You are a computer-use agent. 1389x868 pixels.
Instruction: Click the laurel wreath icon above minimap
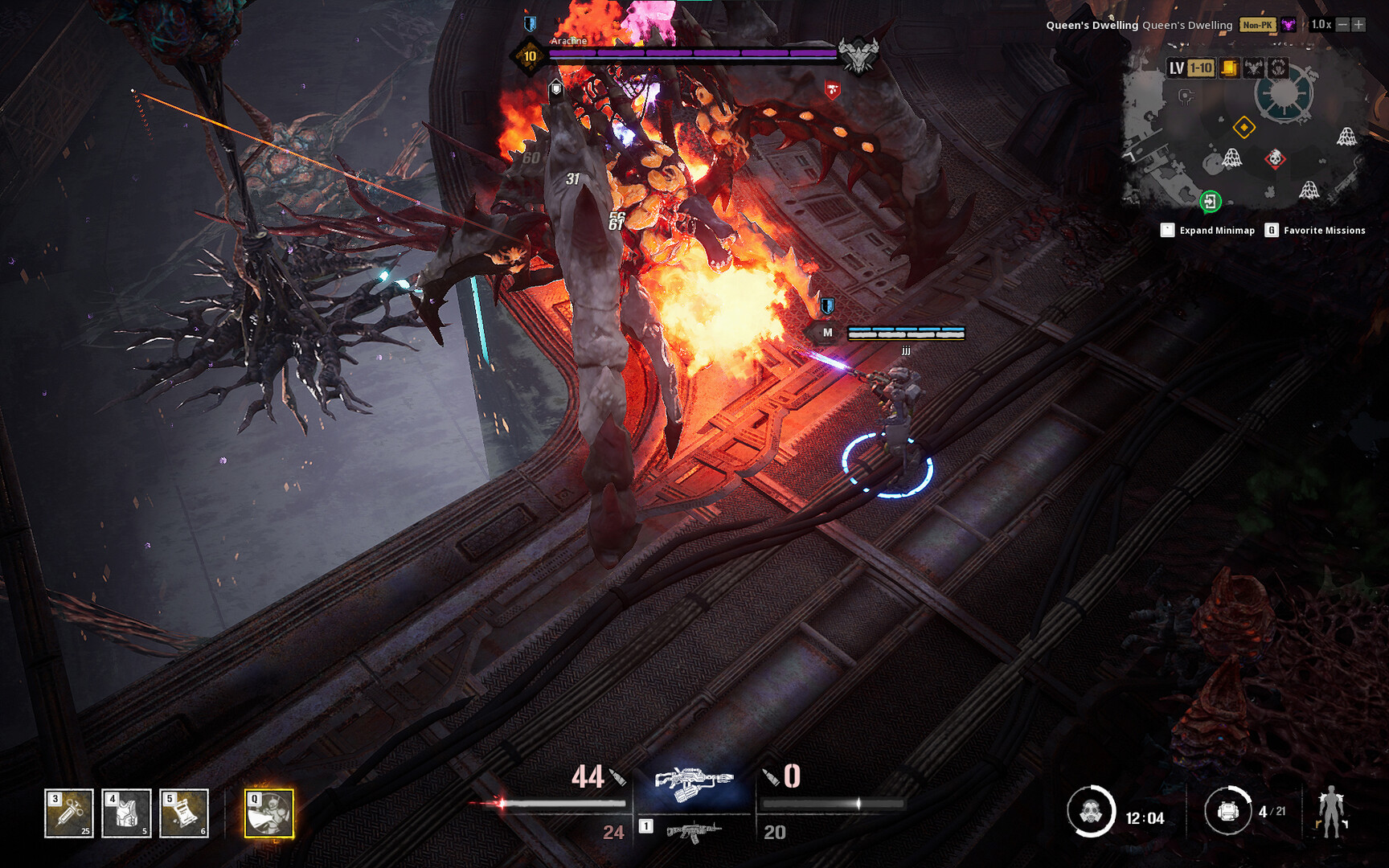coord(1278,68)
